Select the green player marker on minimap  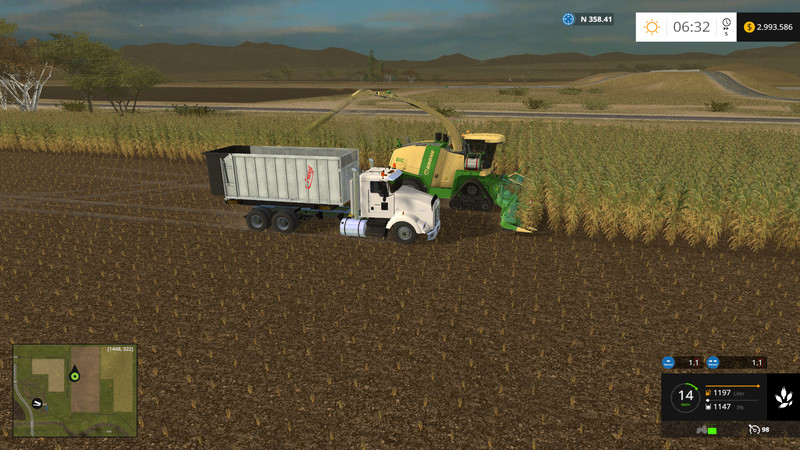[74, 377]
